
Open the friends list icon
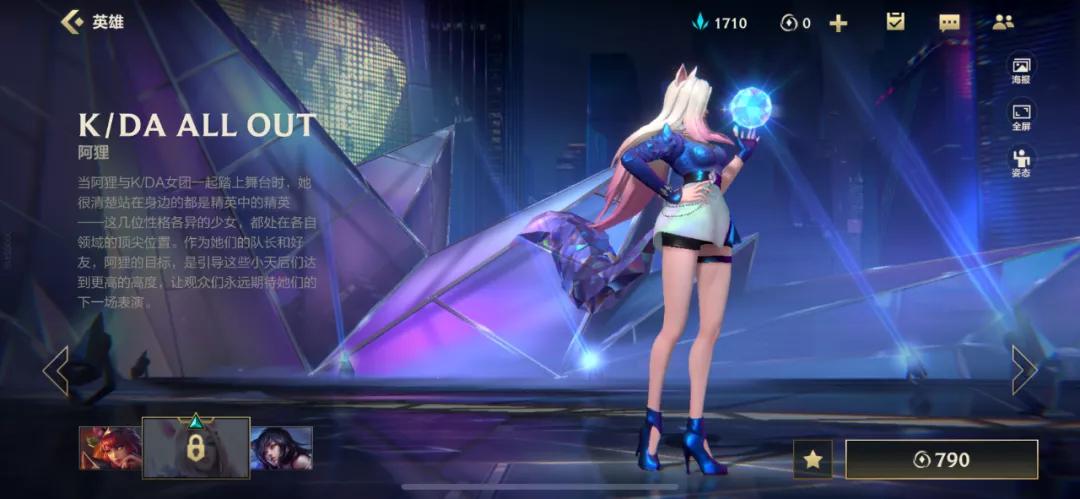(1002, 22)
